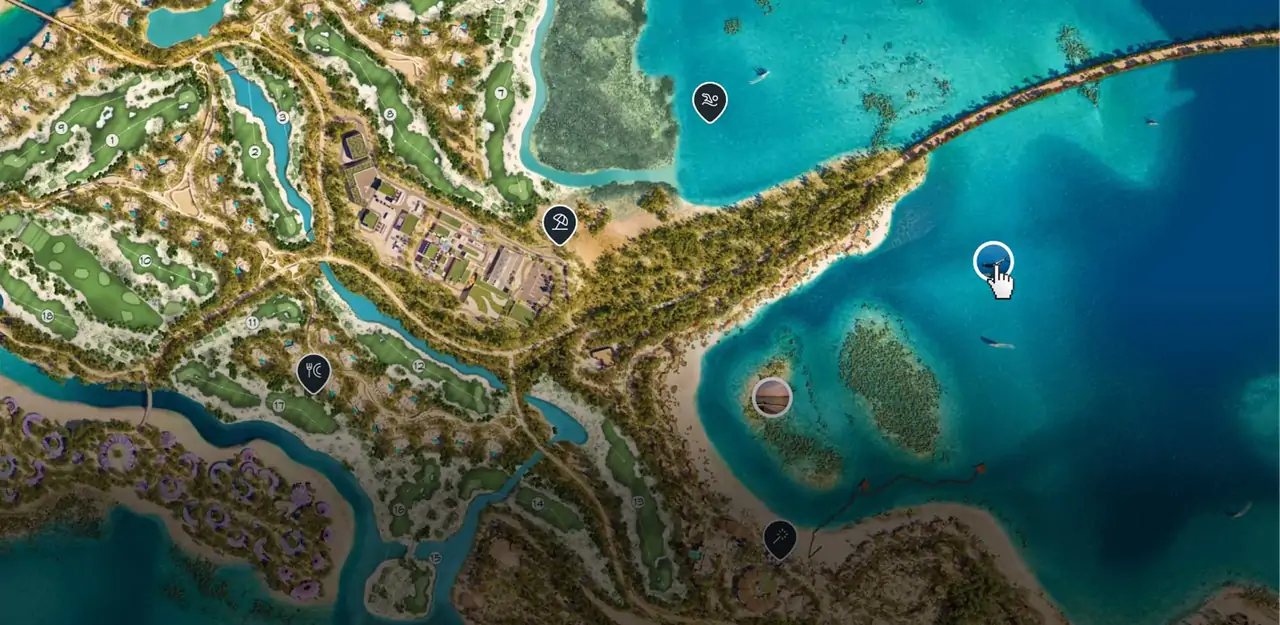Select the magic wand map pin
This screenshot has height=625, width=1280.
tap(780, 538)
